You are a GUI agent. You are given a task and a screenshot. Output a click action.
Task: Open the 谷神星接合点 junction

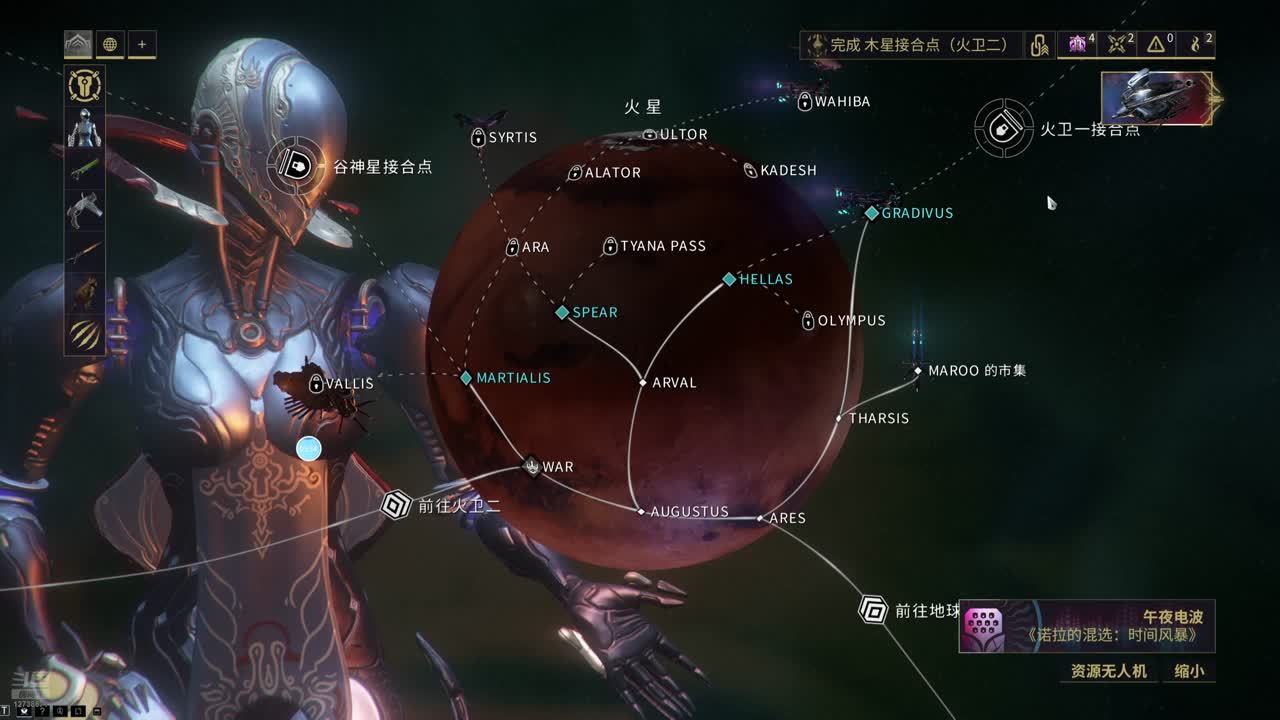pos(296,166)
